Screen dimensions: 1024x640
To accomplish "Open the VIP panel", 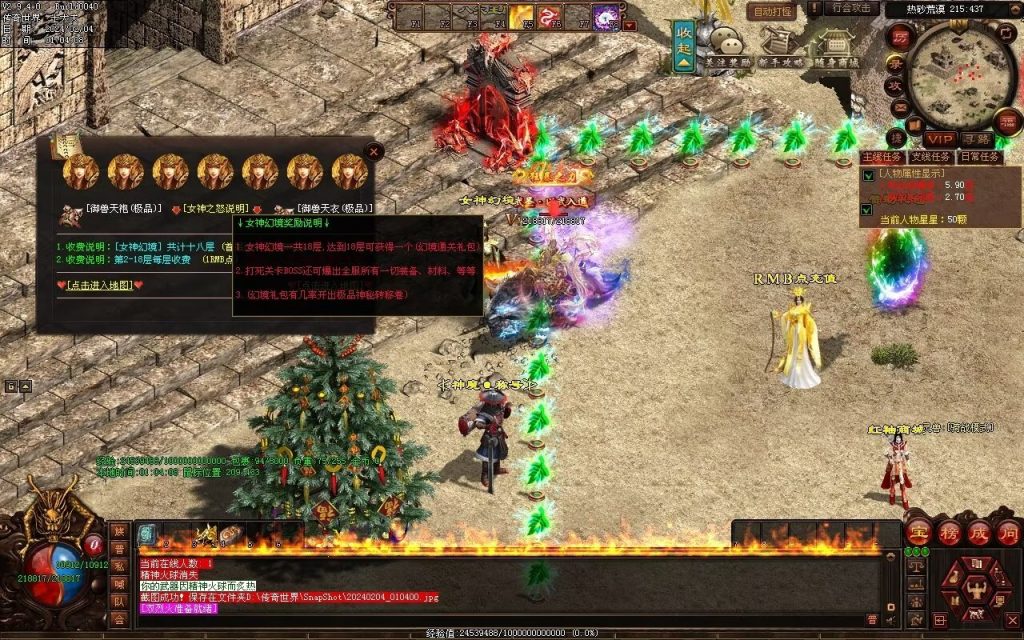I will coord(938,139).
